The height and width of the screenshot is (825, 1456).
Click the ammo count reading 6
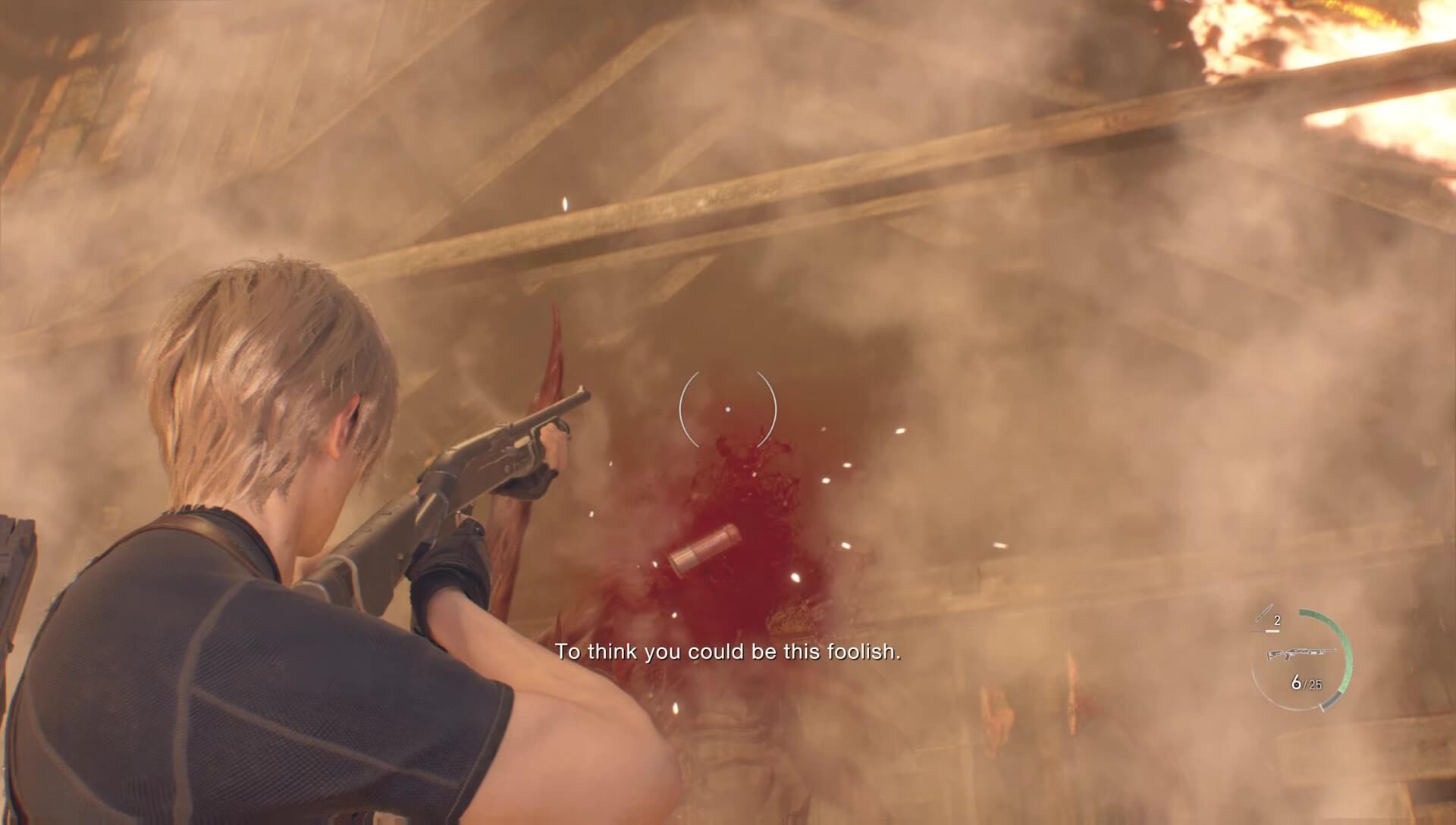click(x=1296, y=682)
